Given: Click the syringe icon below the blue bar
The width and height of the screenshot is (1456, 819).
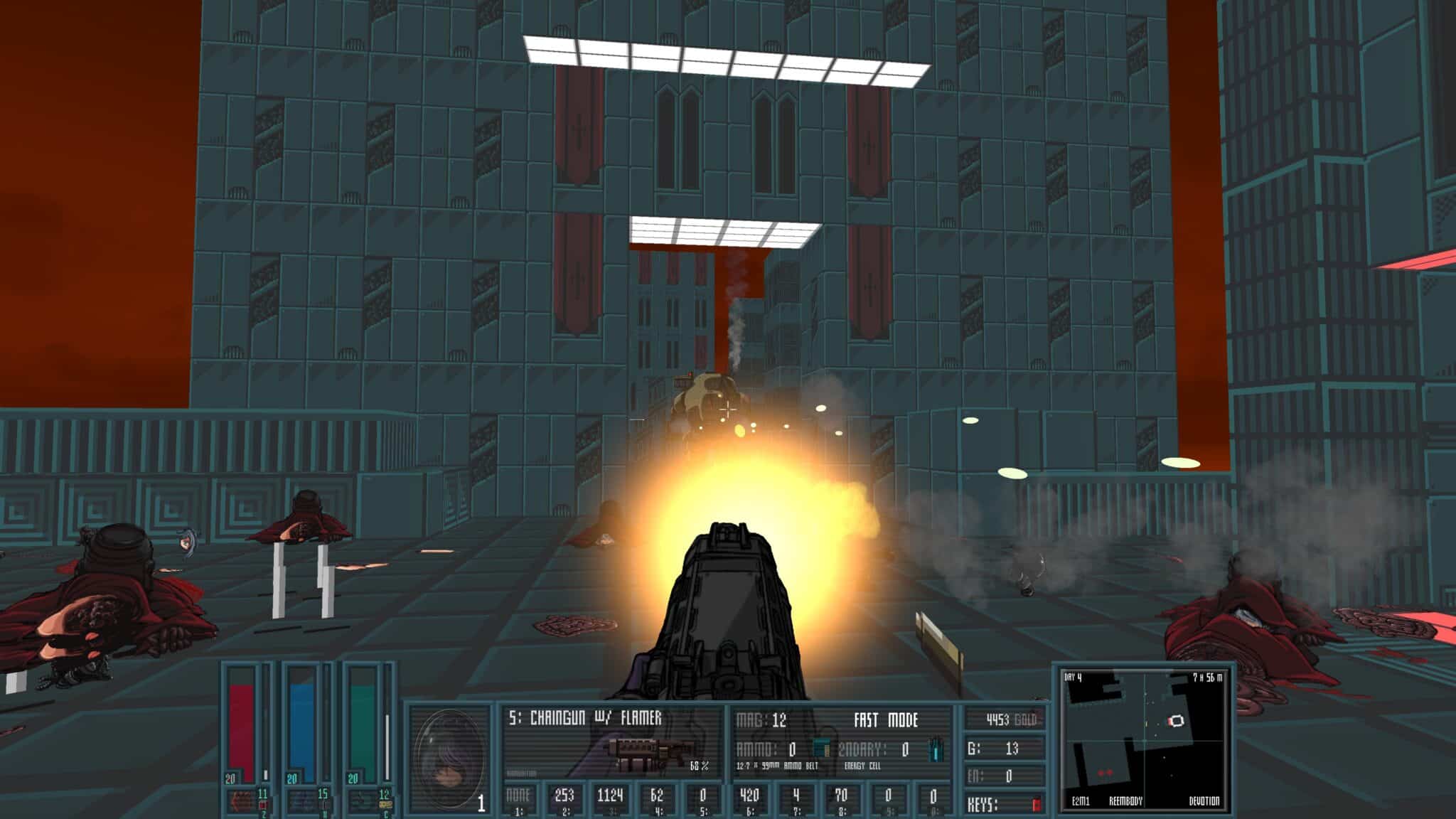Looking at the screenshot, I should [x=304, y=799].
